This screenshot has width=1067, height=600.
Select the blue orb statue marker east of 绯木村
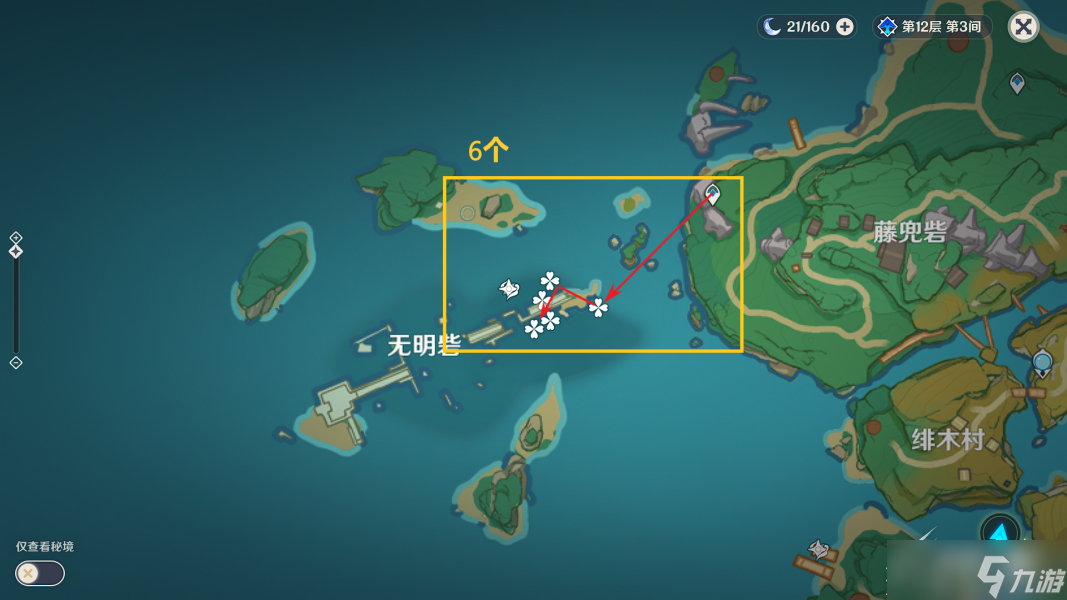(1043, 362)
